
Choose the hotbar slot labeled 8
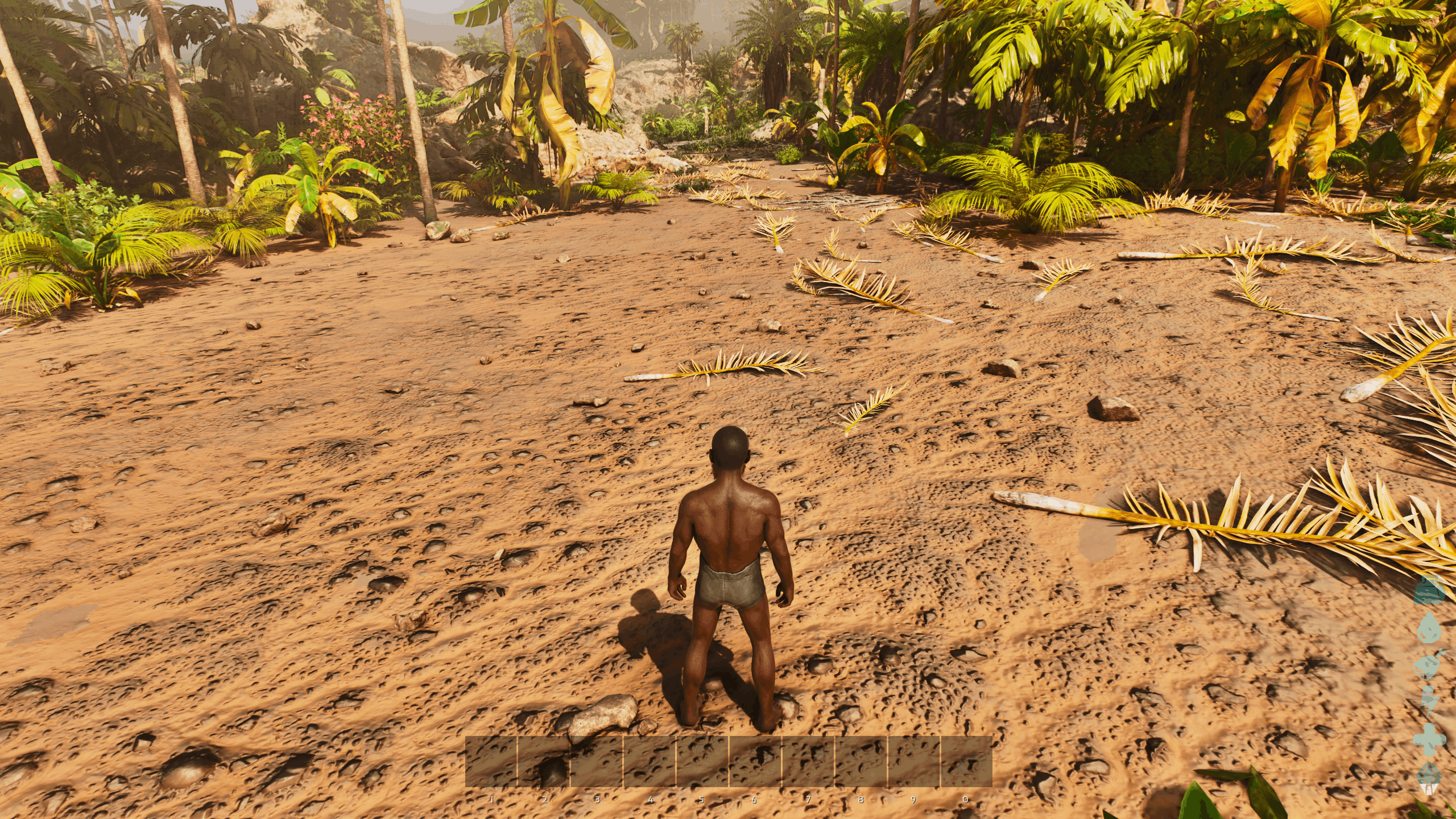pos(862,762)
